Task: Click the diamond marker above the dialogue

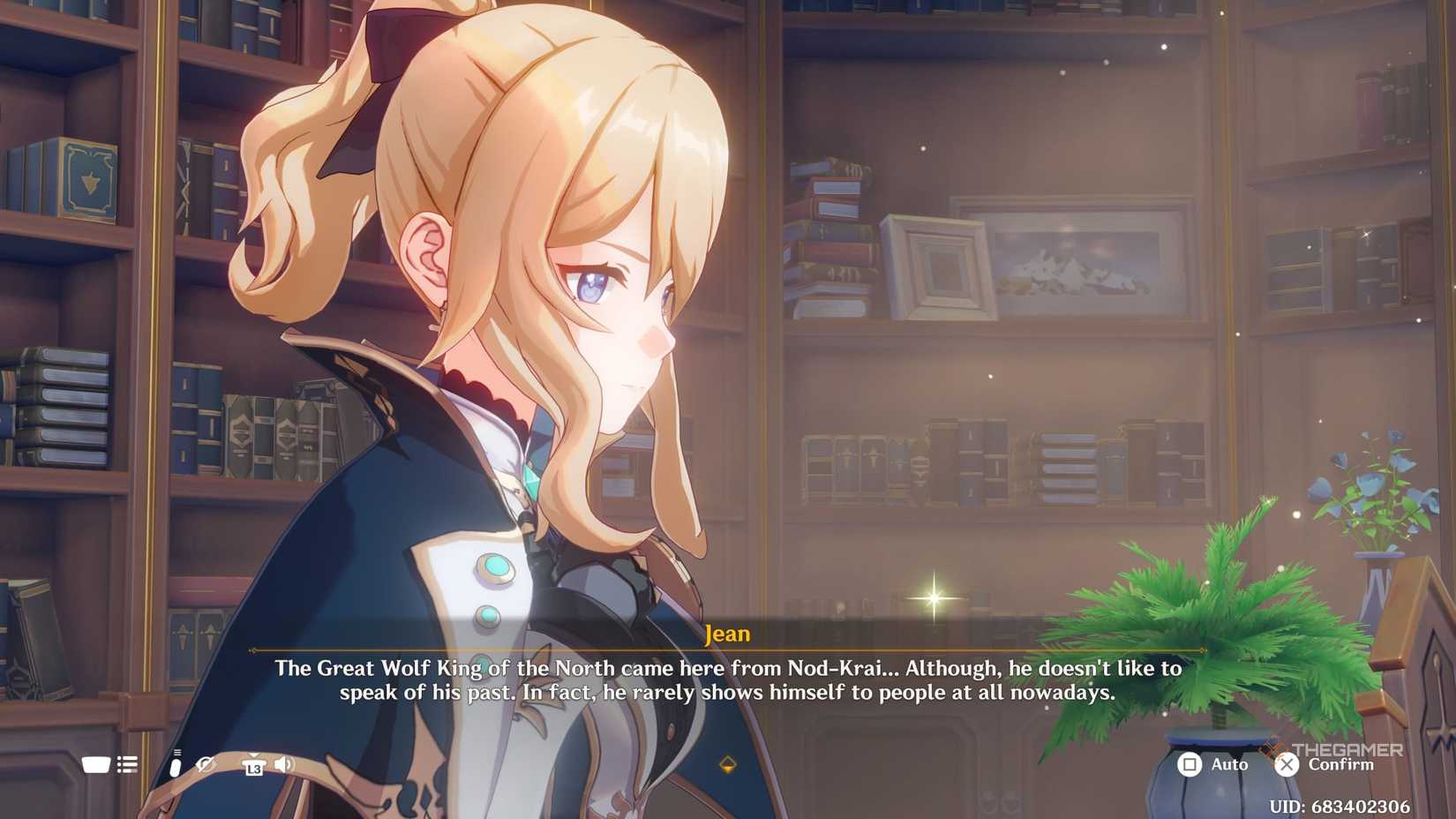Action: [x=727, y=766]
